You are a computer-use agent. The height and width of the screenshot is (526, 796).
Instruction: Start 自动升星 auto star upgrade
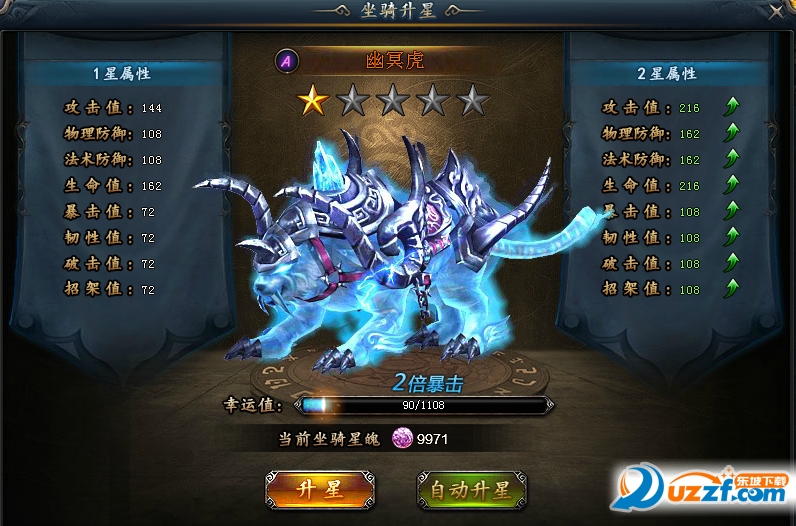click(x=470, y=489)
